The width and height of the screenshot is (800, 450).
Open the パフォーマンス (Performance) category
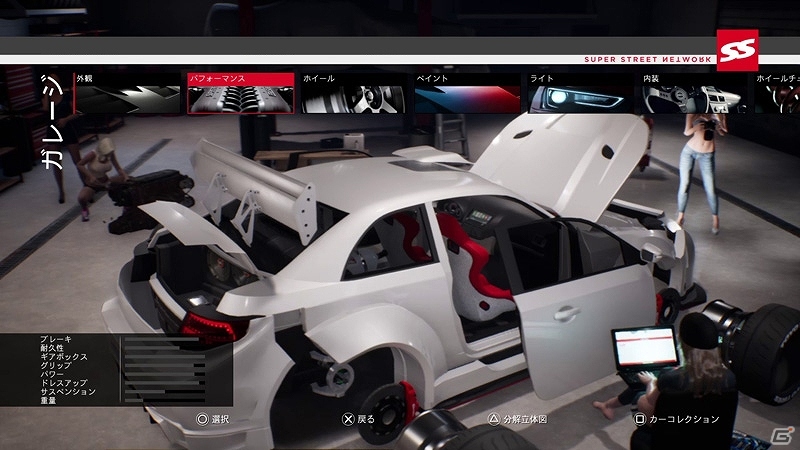[x=241, y=93]
